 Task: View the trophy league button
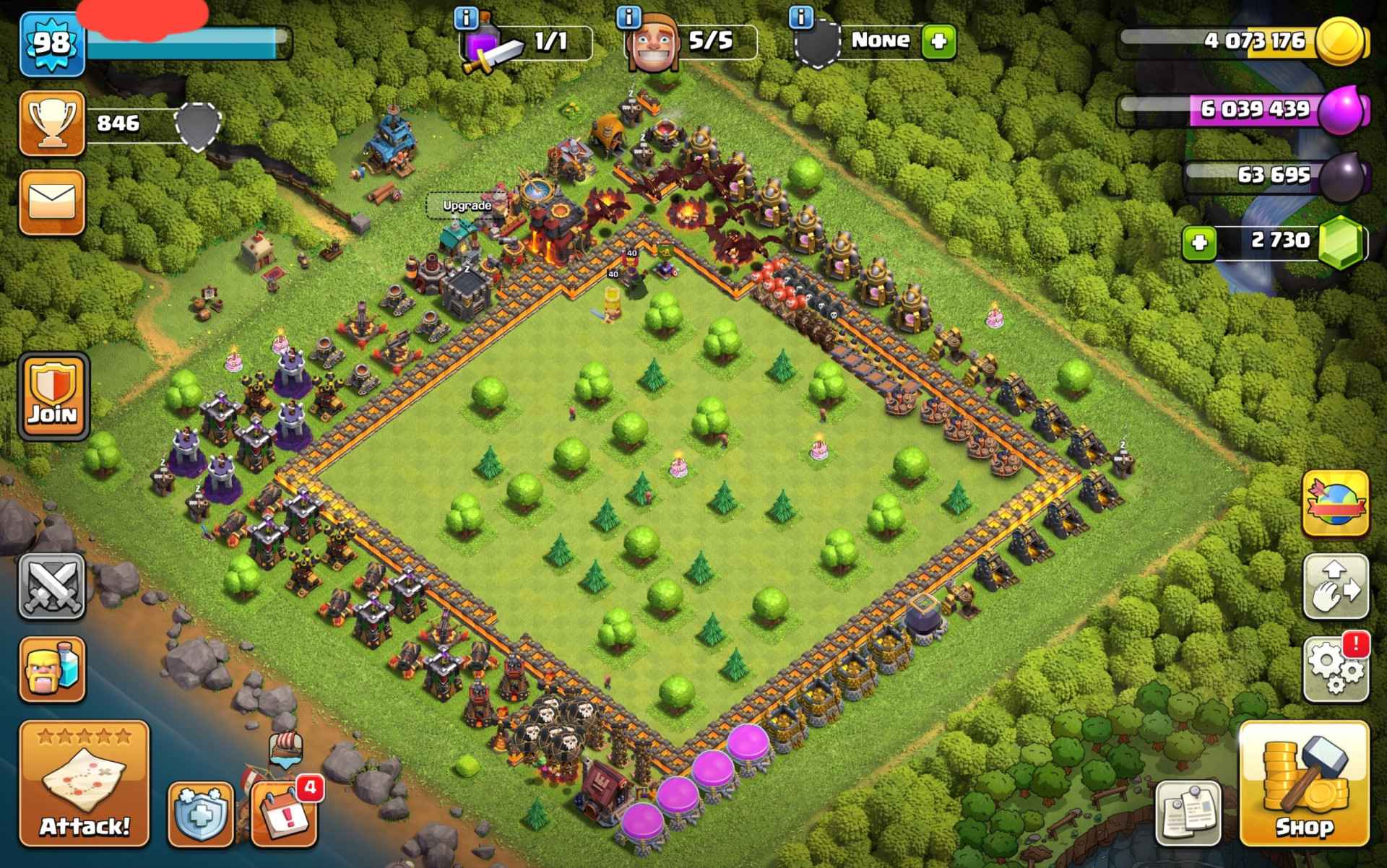click(51, 123)
